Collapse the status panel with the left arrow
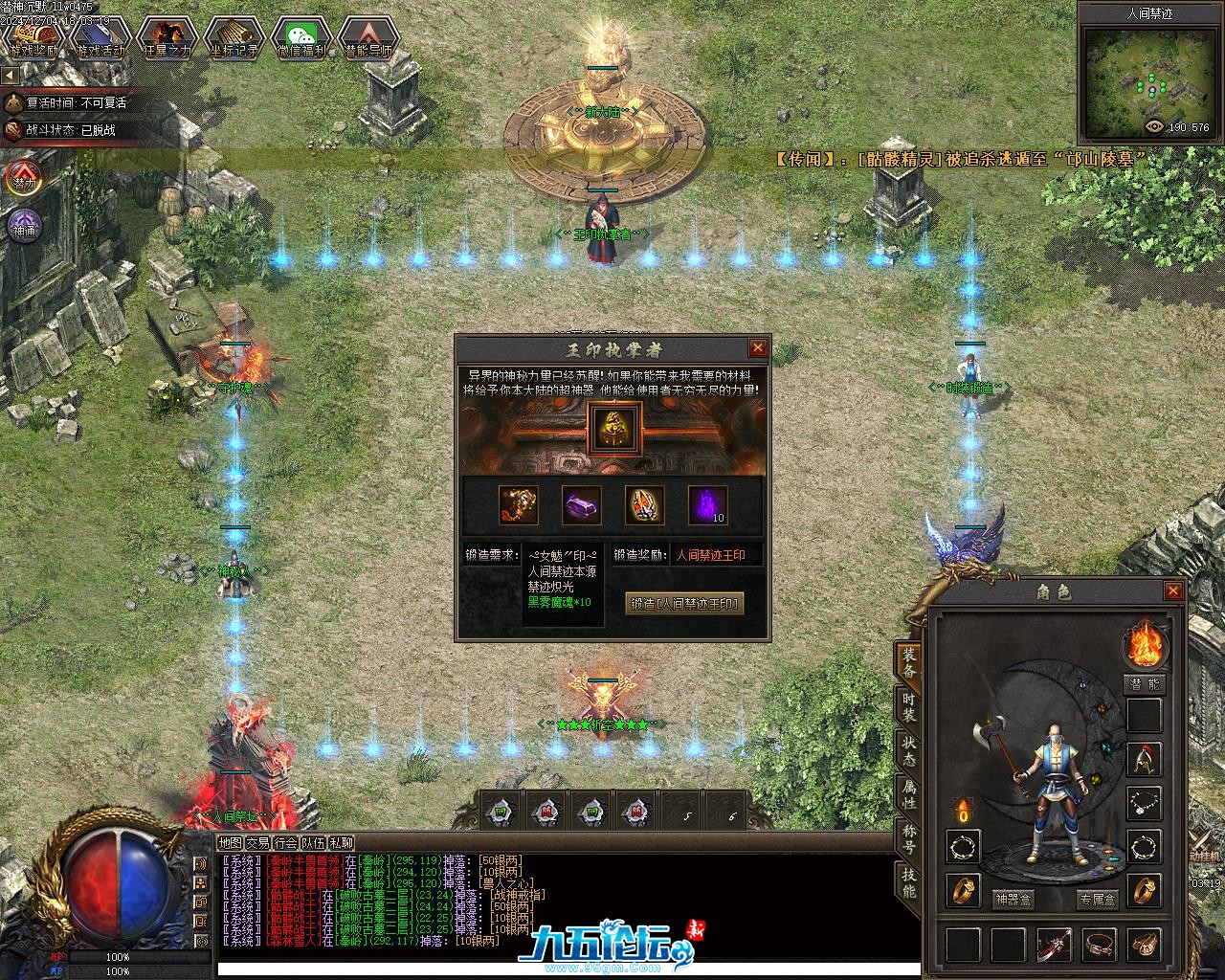Image resolution: width=1225 pixels, height=980 pixels. point(11,75)
